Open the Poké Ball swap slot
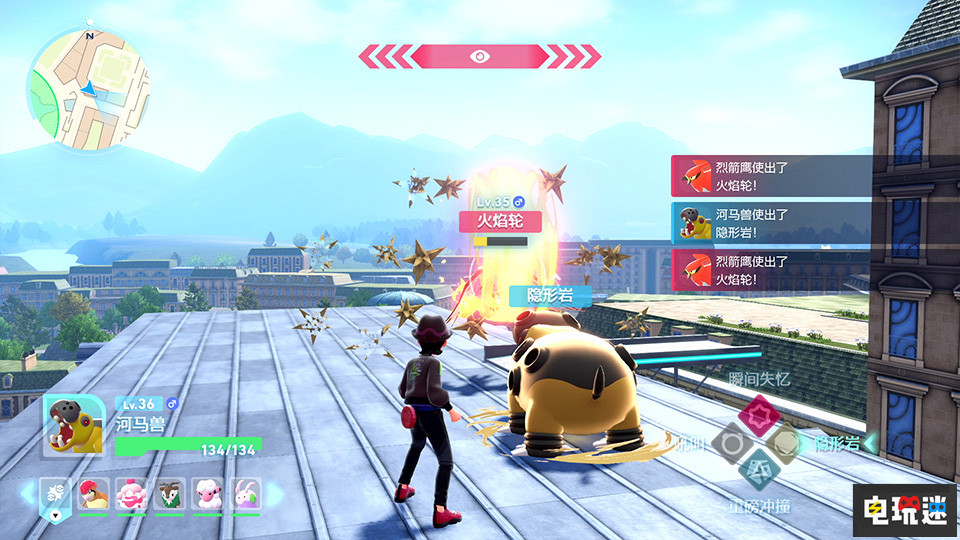960x540 pixels. pos(55,494)
